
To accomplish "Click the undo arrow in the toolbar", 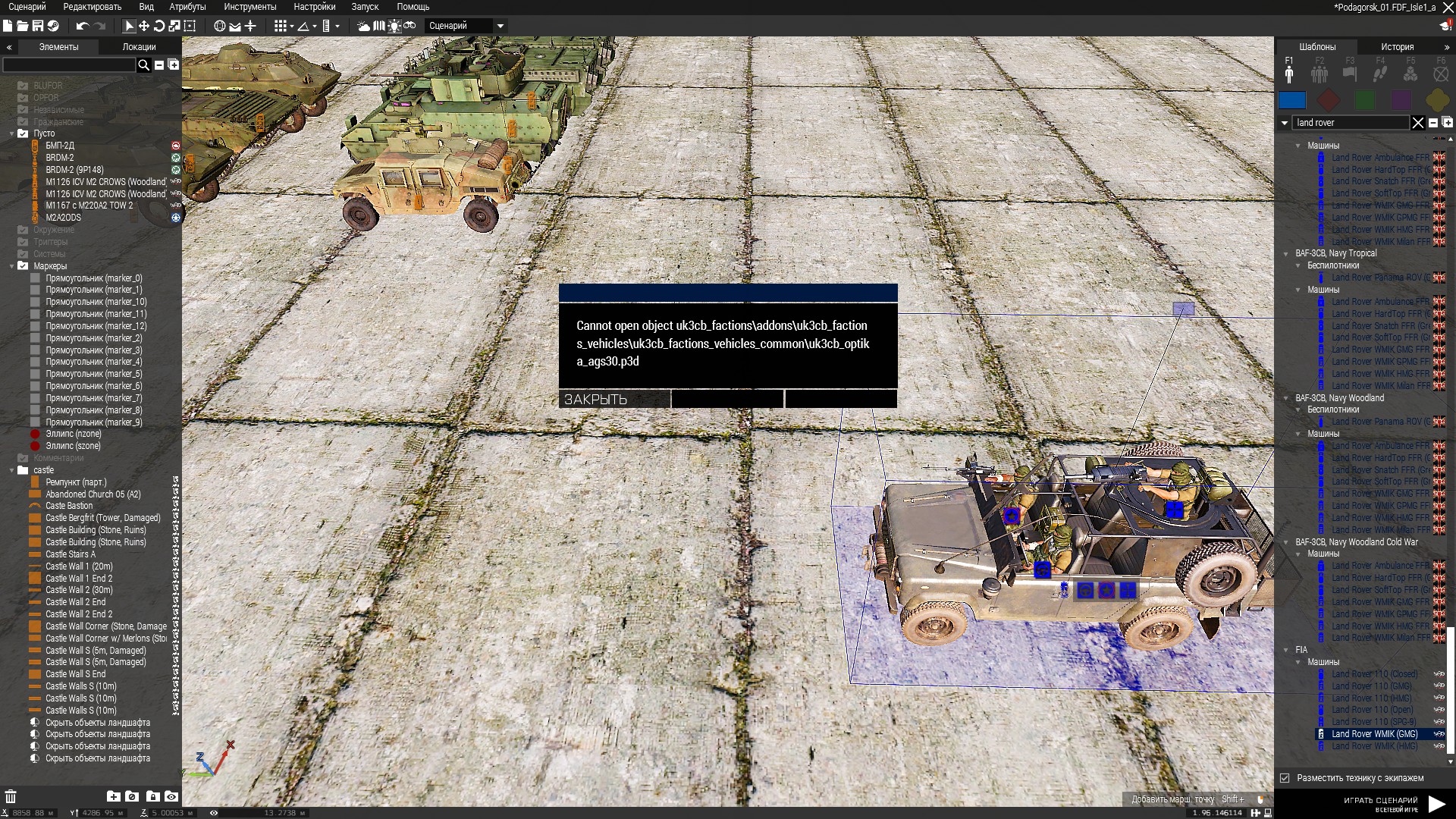I will (82, 26).
